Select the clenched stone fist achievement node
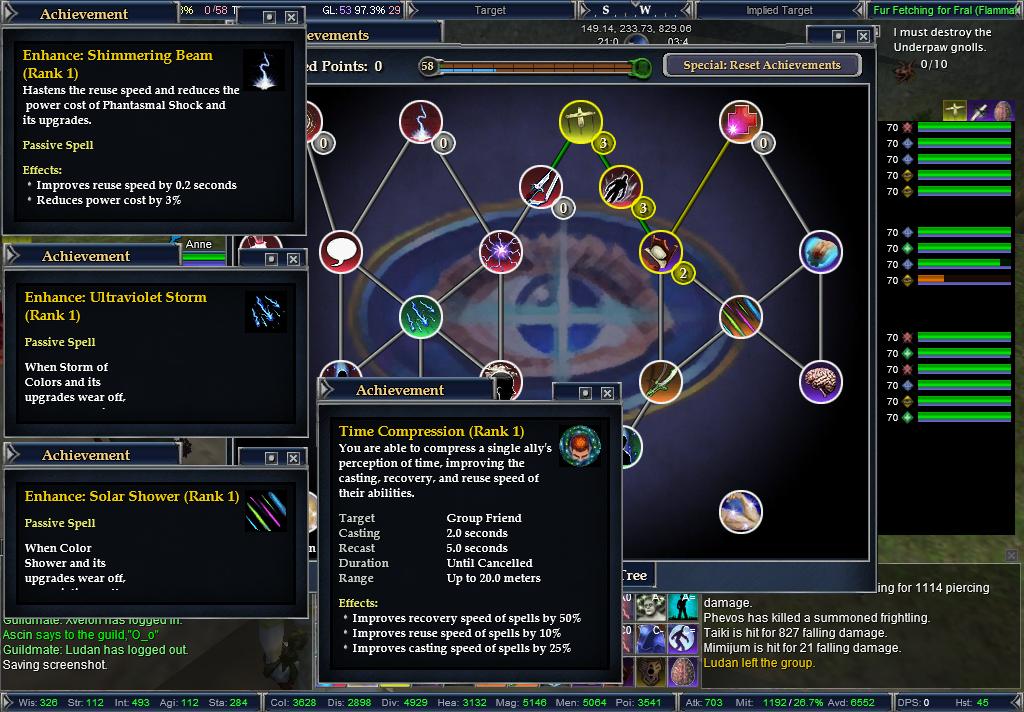The height and width of the screenshot is (712, 1024). (x=821, y=252)
